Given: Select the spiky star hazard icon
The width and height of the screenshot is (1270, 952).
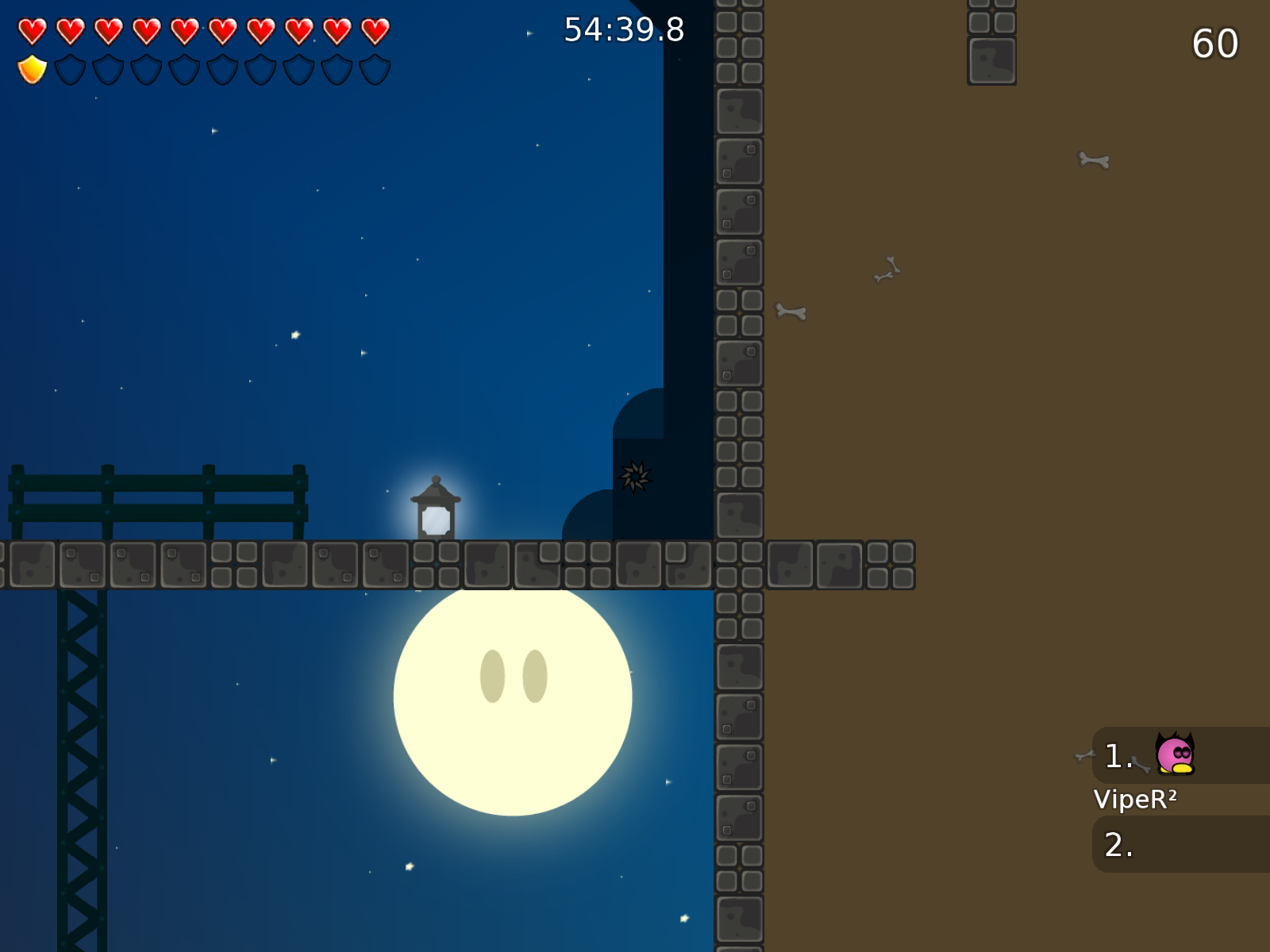Looking at the screenshot, I should 635,474.
